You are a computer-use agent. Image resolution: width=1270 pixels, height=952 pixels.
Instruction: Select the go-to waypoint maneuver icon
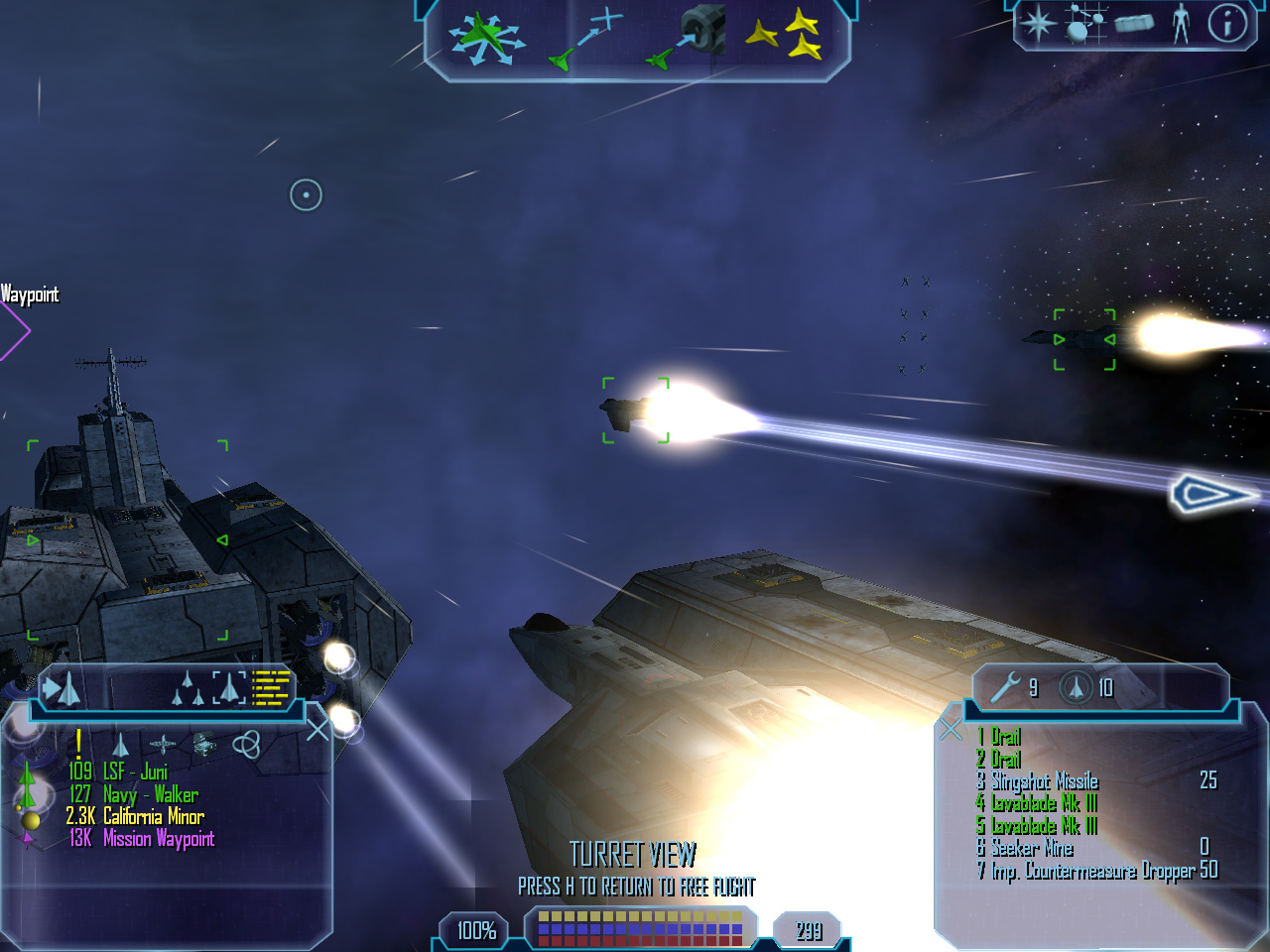pyautogui.click(x=587, y=41)
